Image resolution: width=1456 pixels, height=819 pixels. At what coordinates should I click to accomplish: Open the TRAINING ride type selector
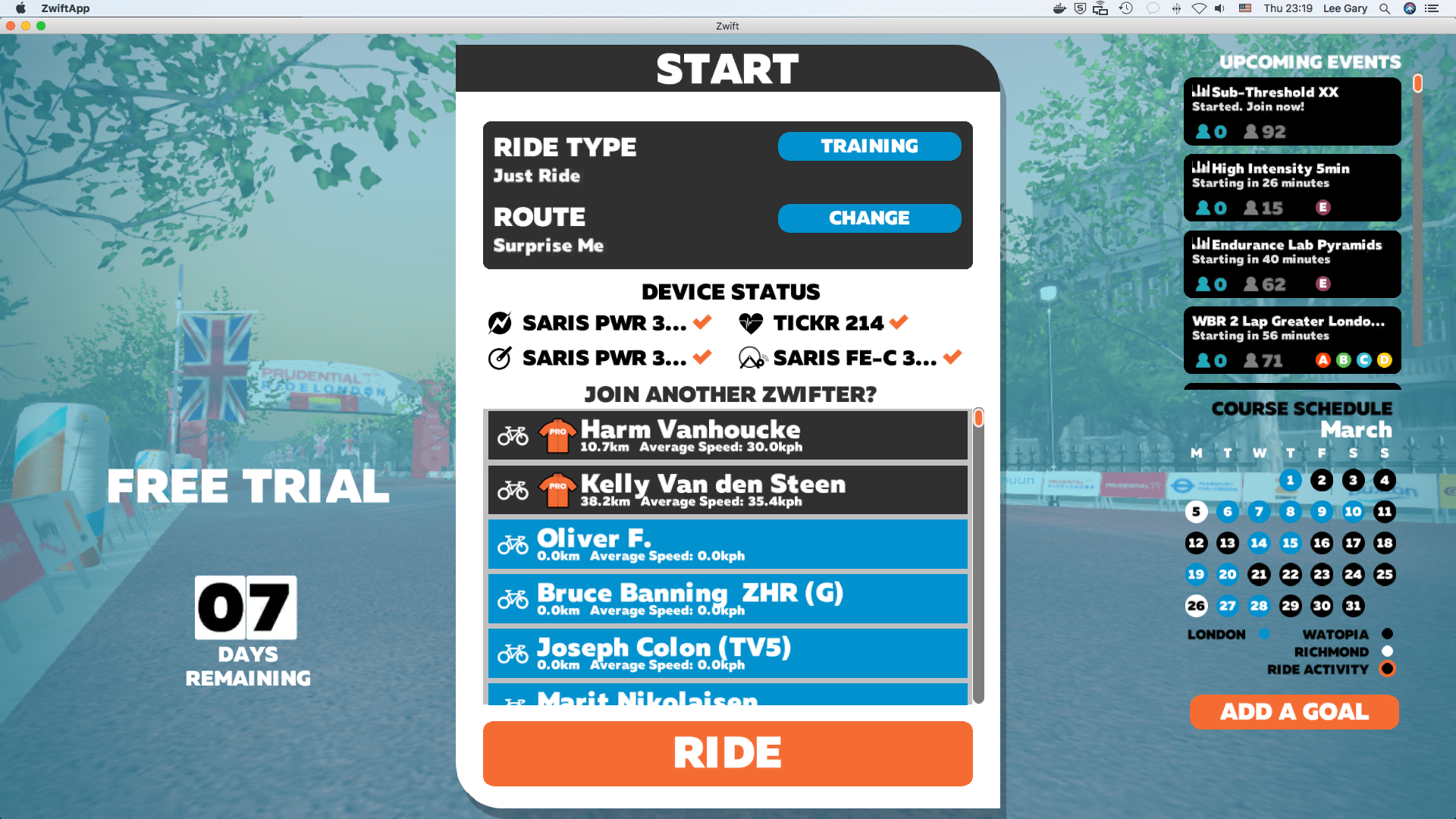(869, 146)
